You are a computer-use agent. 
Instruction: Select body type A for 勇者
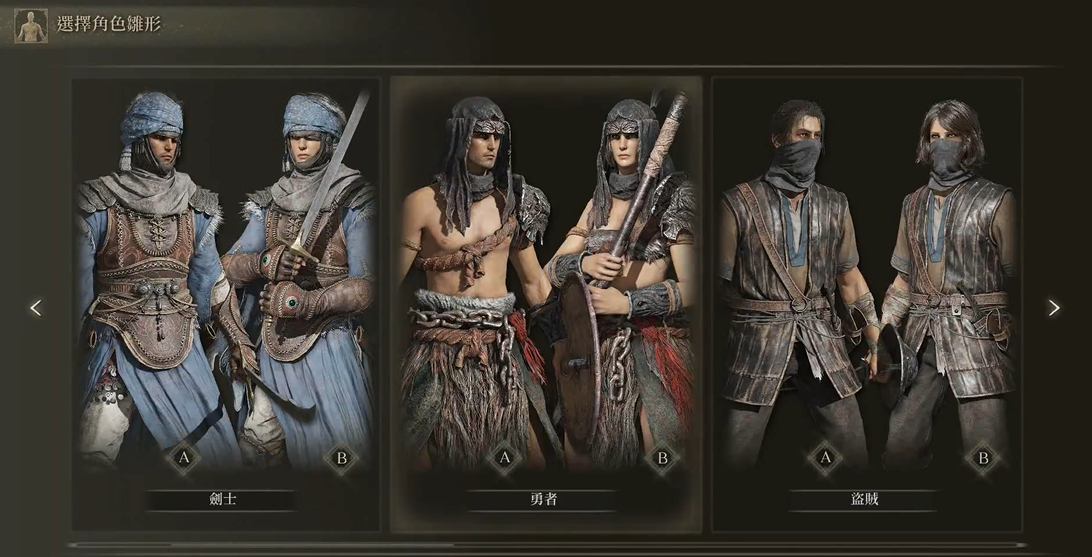click(x=504, y=459)
